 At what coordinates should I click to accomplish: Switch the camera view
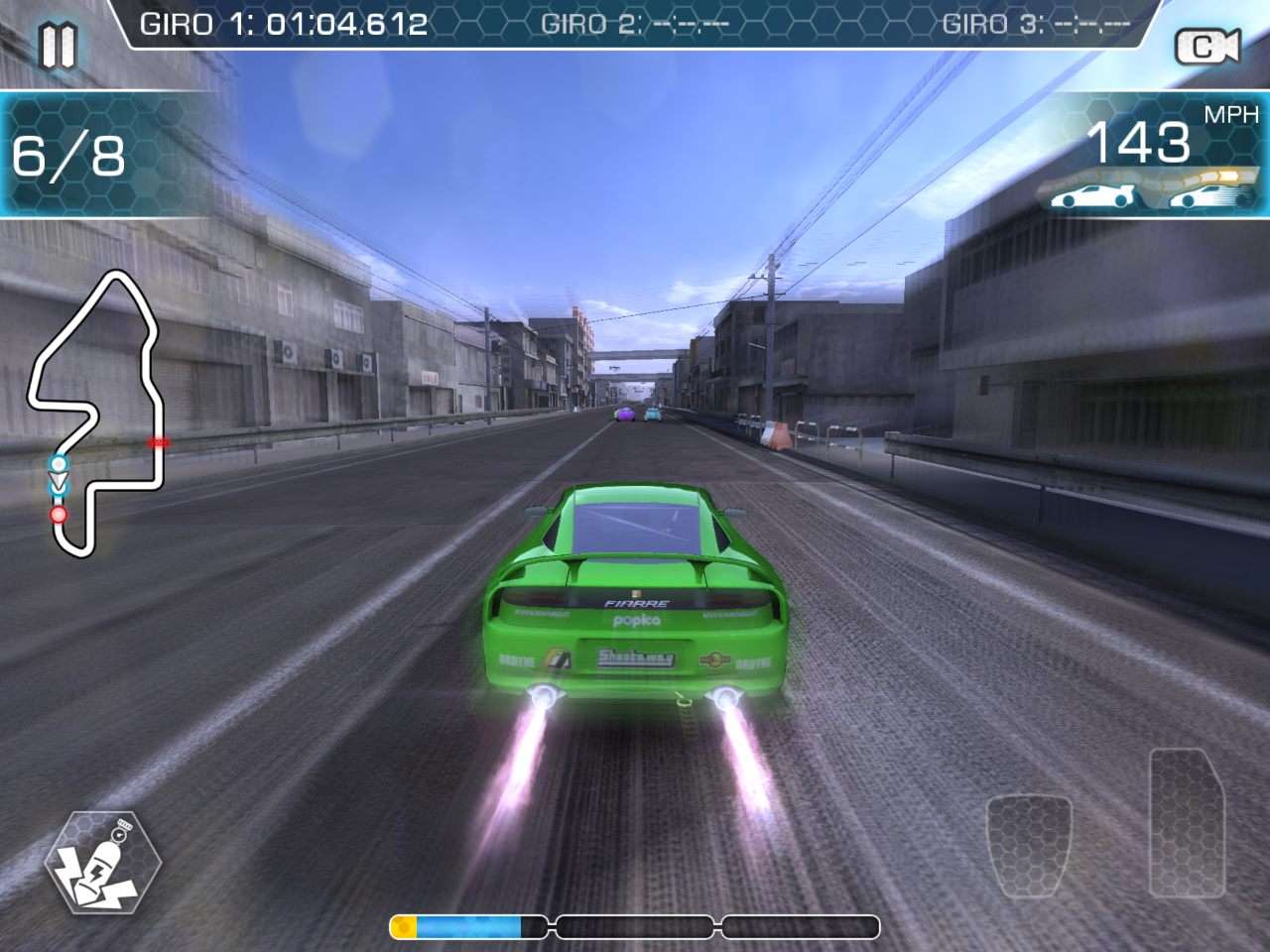[x=1206, y=47]
